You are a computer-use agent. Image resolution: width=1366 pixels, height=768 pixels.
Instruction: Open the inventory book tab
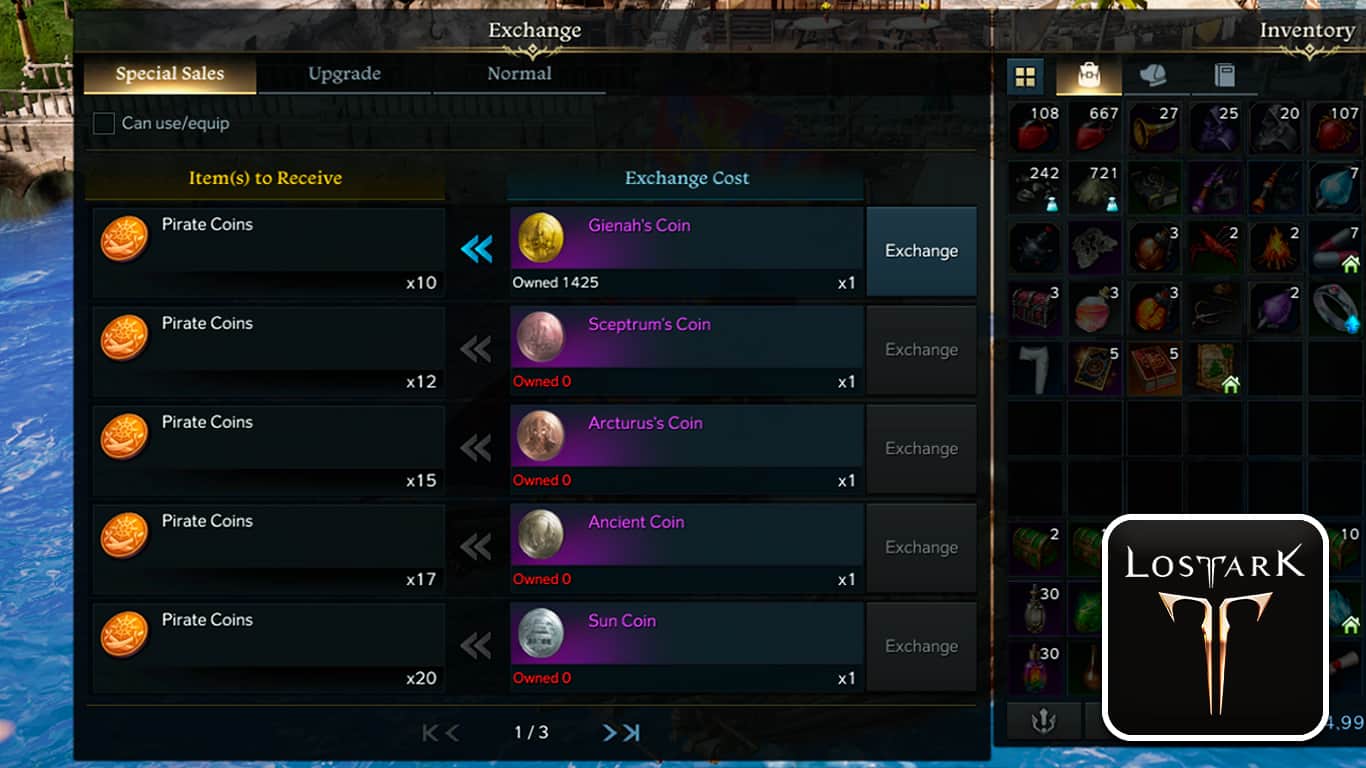point(1224,76)
